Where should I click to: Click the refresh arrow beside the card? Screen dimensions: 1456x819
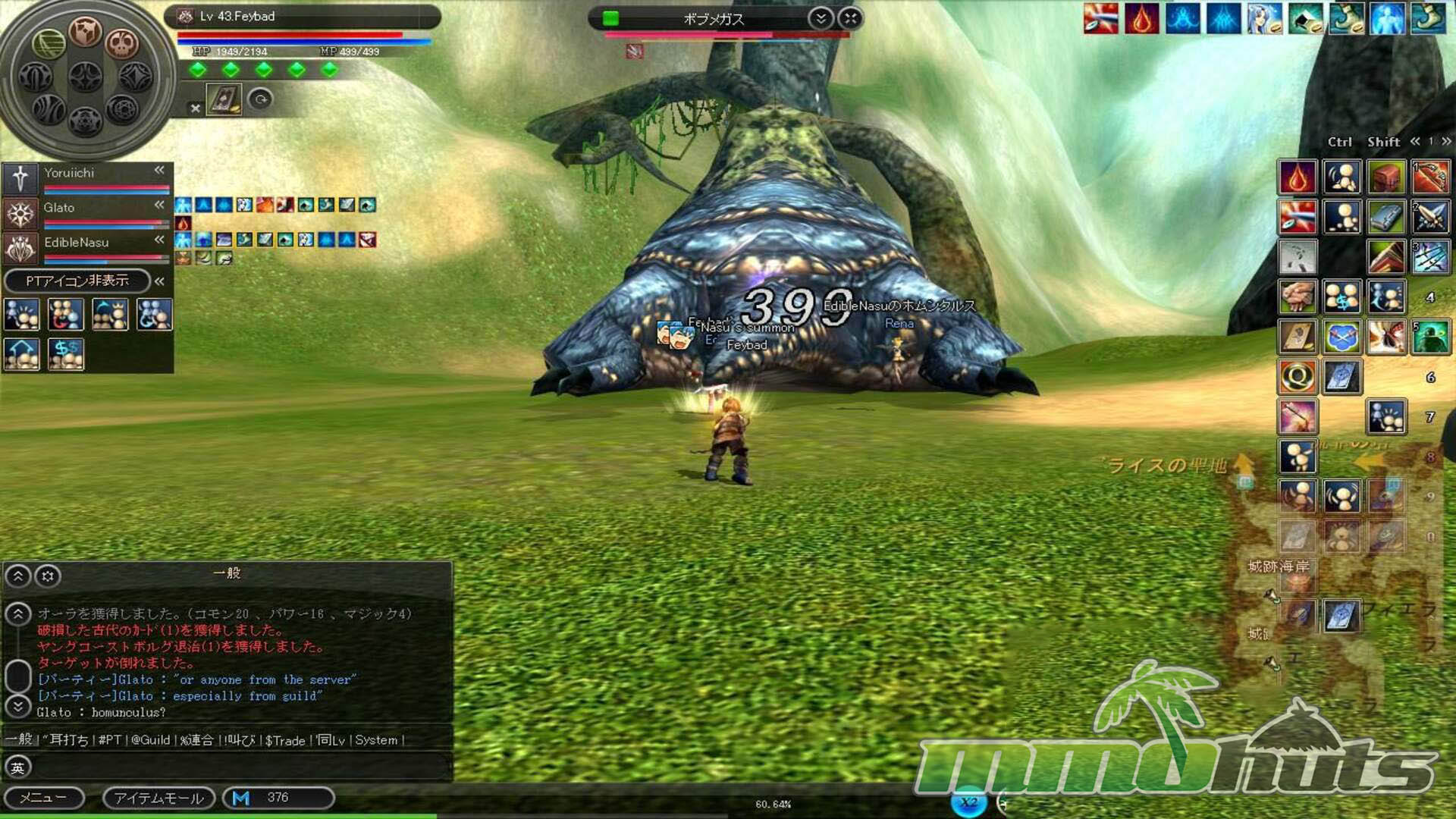[260, 99]
